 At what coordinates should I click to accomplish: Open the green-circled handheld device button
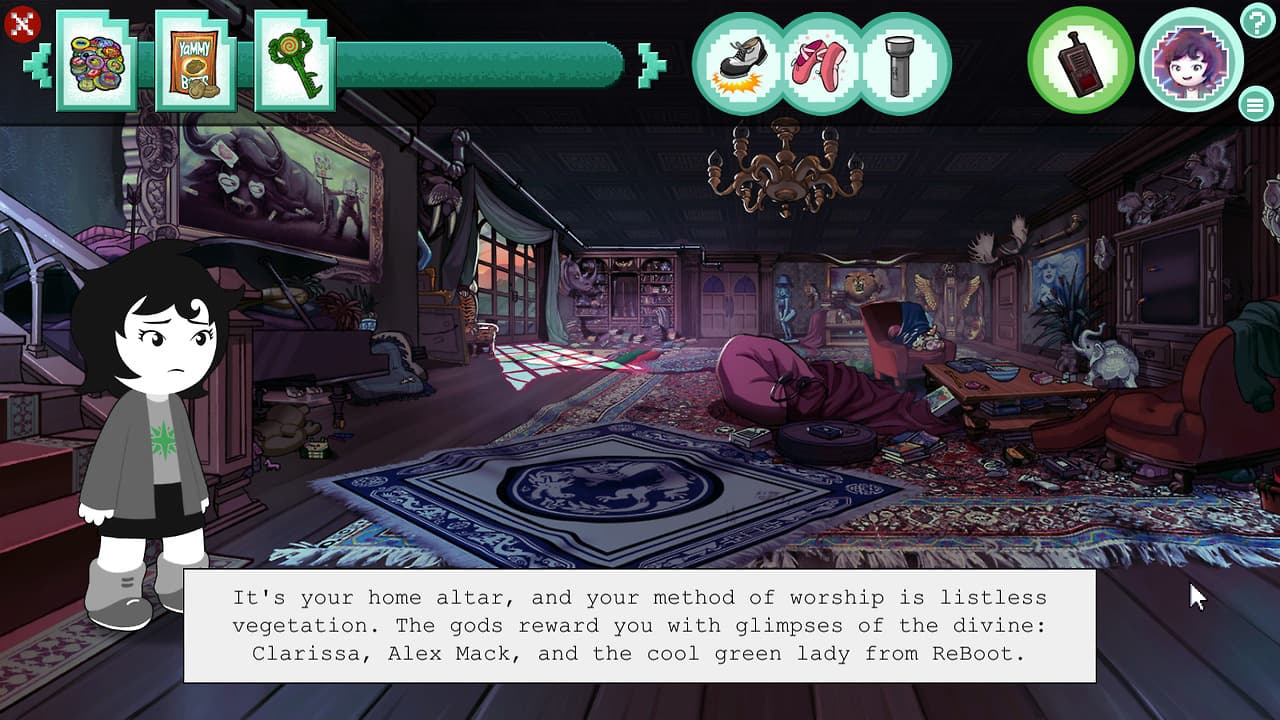[1080, 61]
